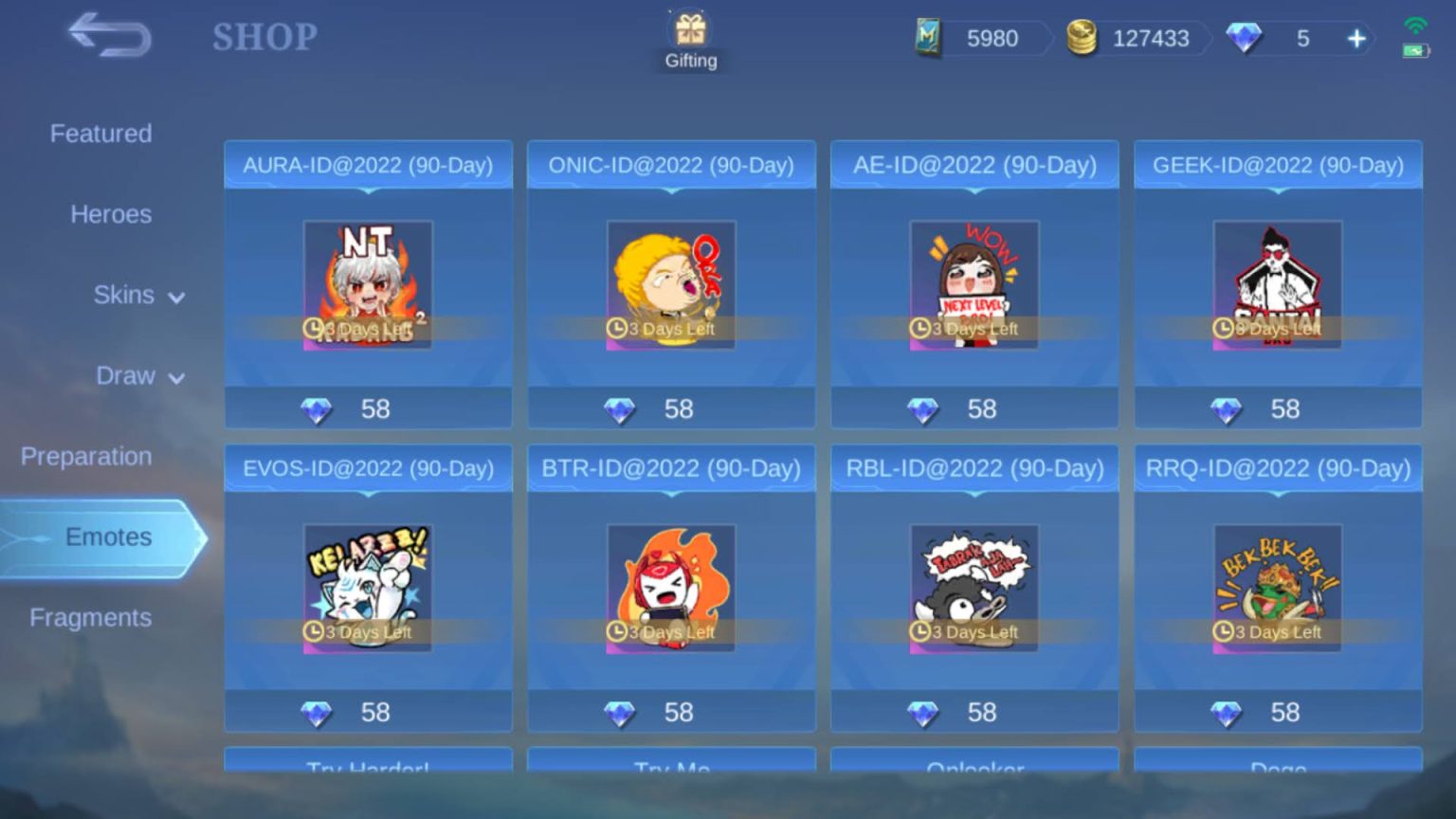
Task: Click the Gifting gift icon
Action: pyautogui.click(x=690, y=30)
